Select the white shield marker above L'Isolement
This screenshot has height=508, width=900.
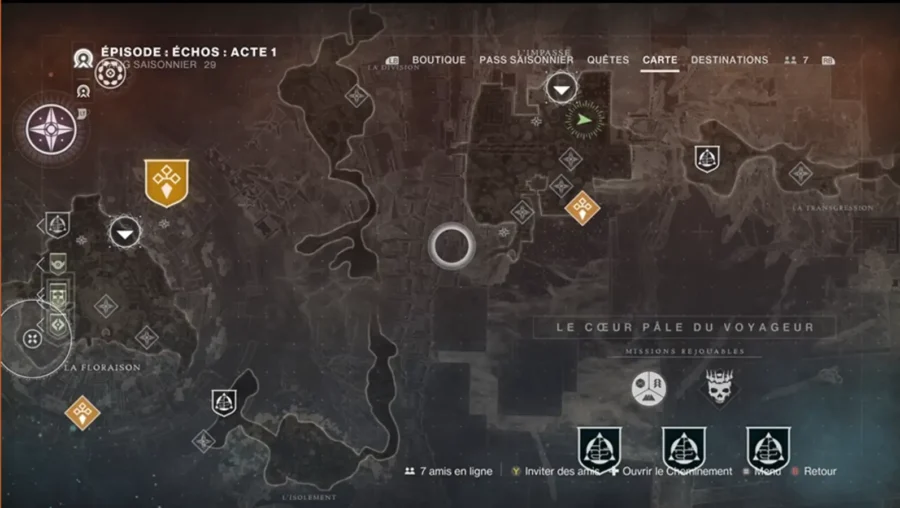pos(224,403)
